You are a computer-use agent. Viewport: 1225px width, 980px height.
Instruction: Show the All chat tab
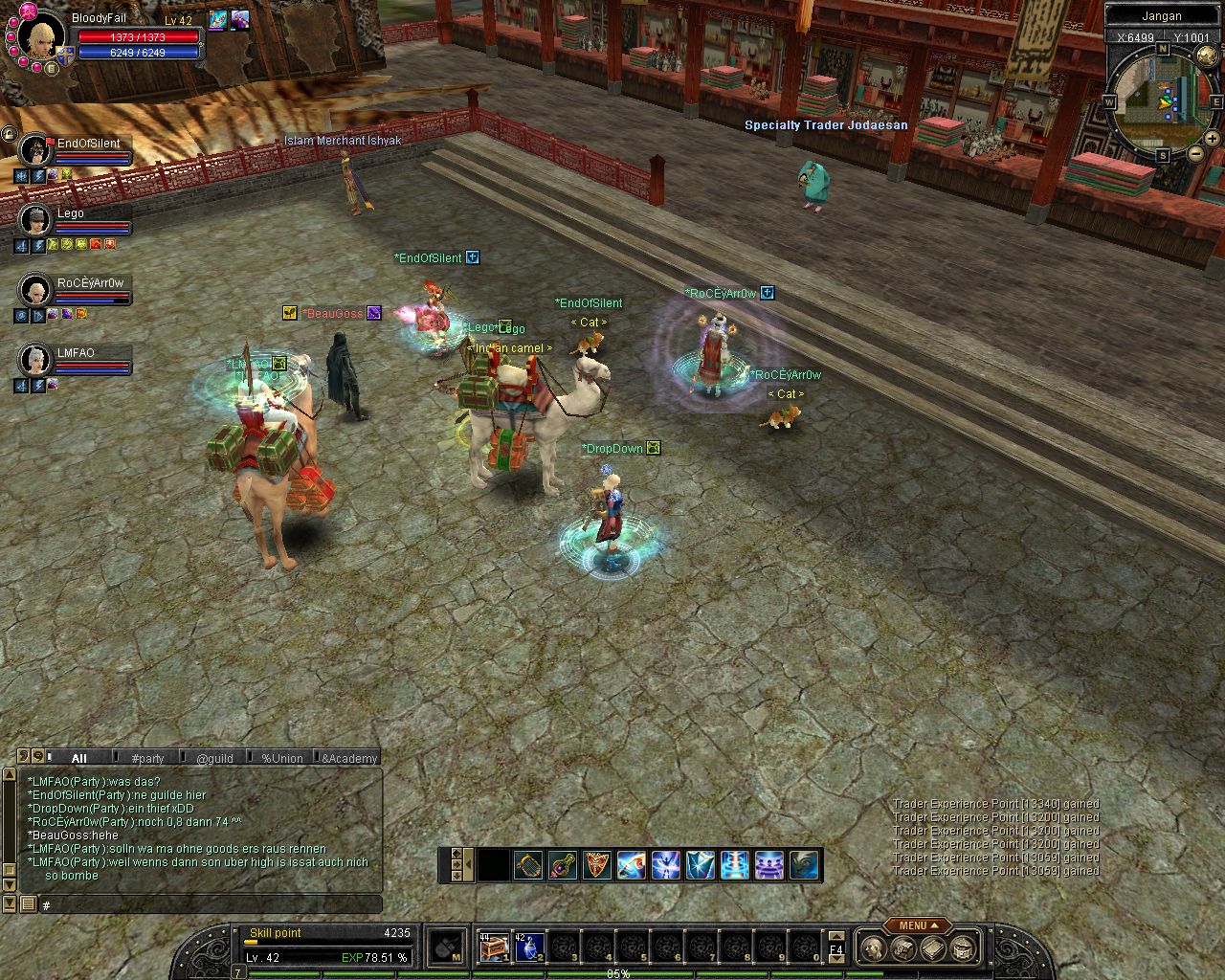pyautogui.click(x=78, y=758)
